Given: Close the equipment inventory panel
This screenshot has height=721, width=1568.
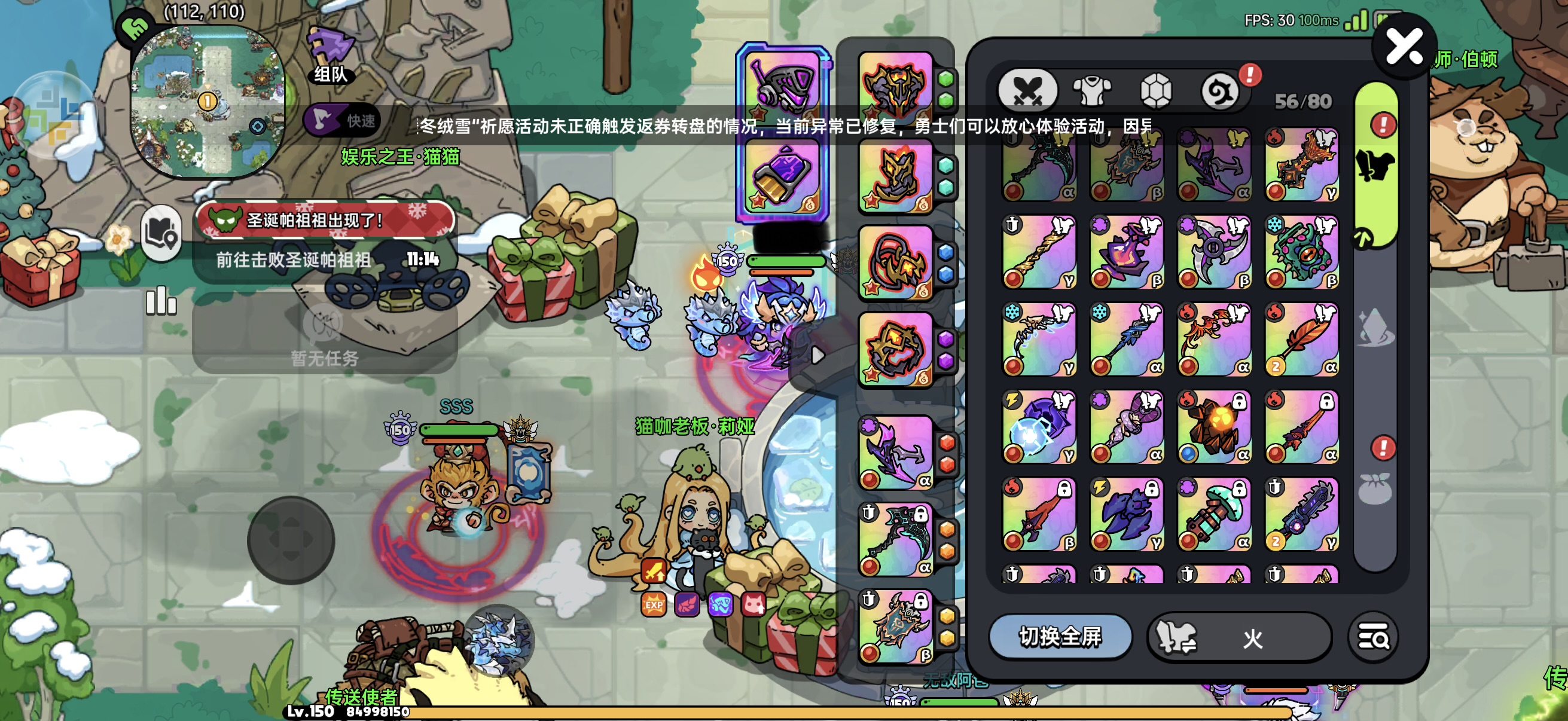Looking at the screenshot, I should (x=1404, y=48).
